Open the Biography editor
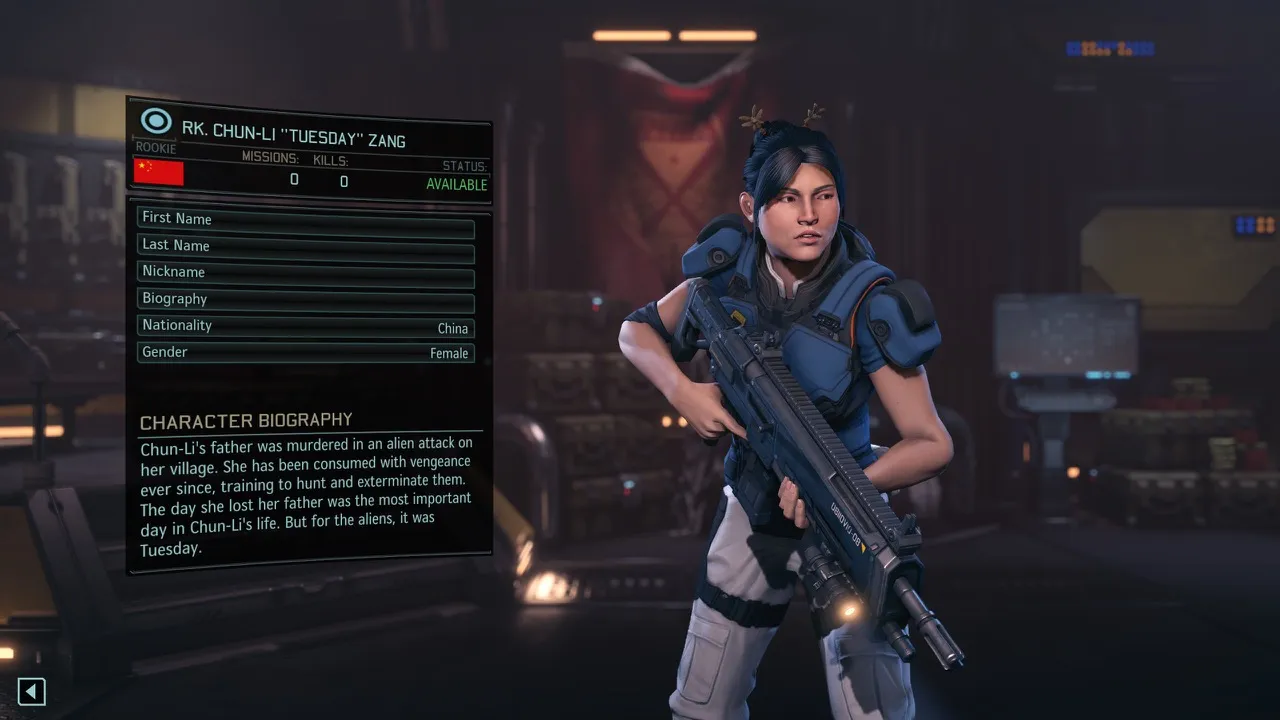 (x=305, y=301)
